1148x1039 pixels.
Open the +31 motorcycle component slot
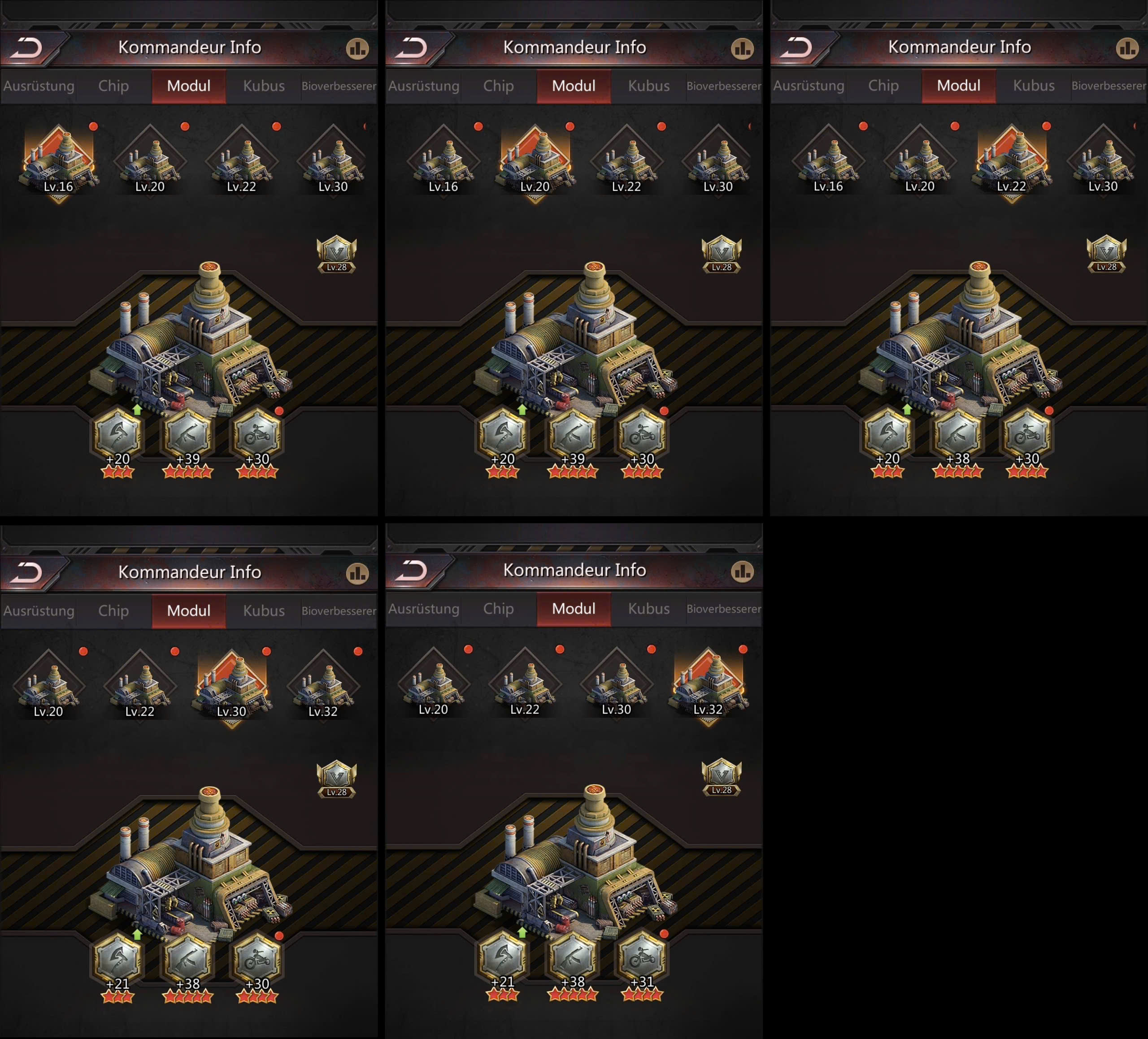(x=642, y=958)
